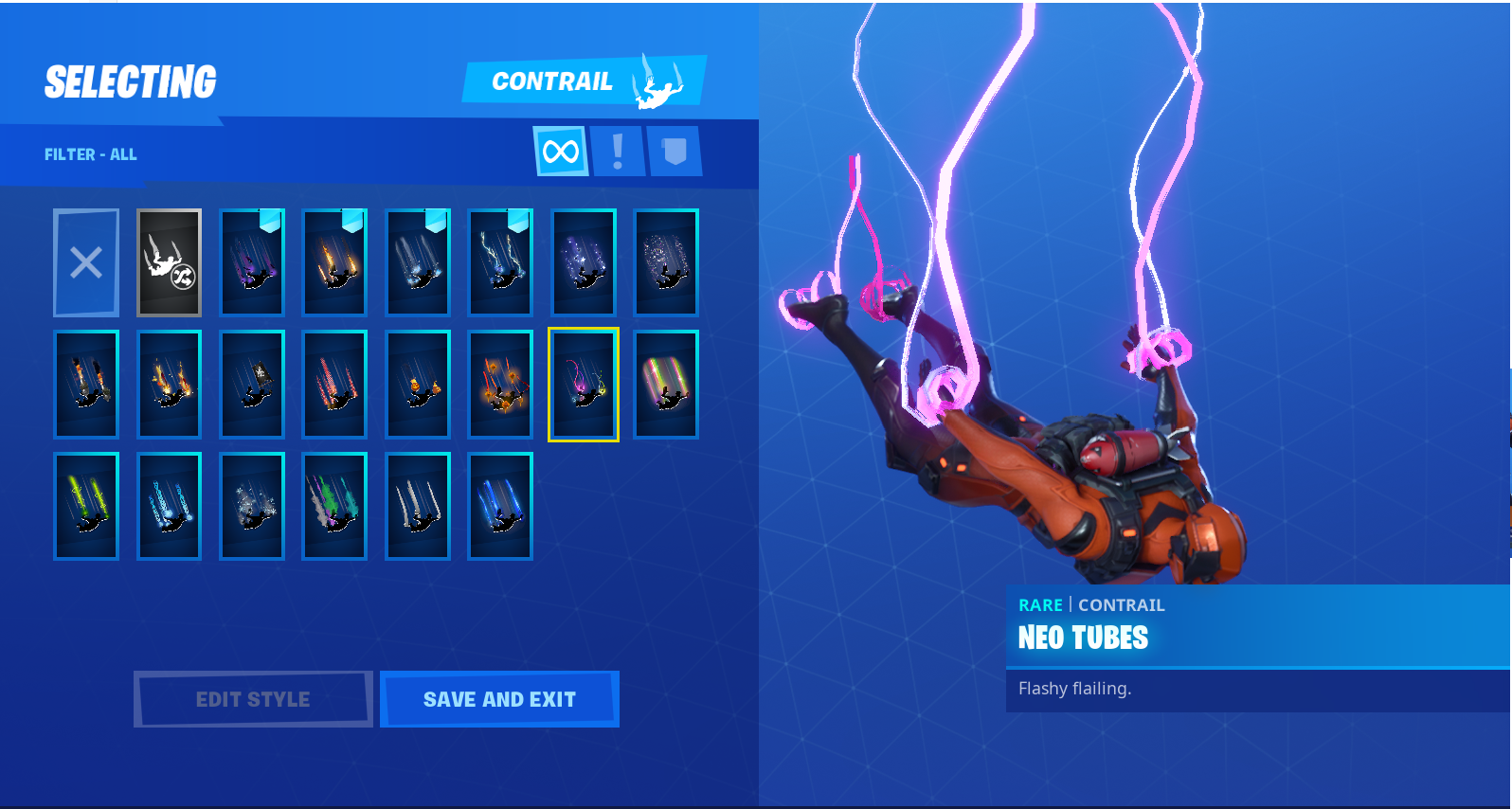Switch to the banner-shaped filter tab
This screenshot has width=1512, height=809.
675,152
